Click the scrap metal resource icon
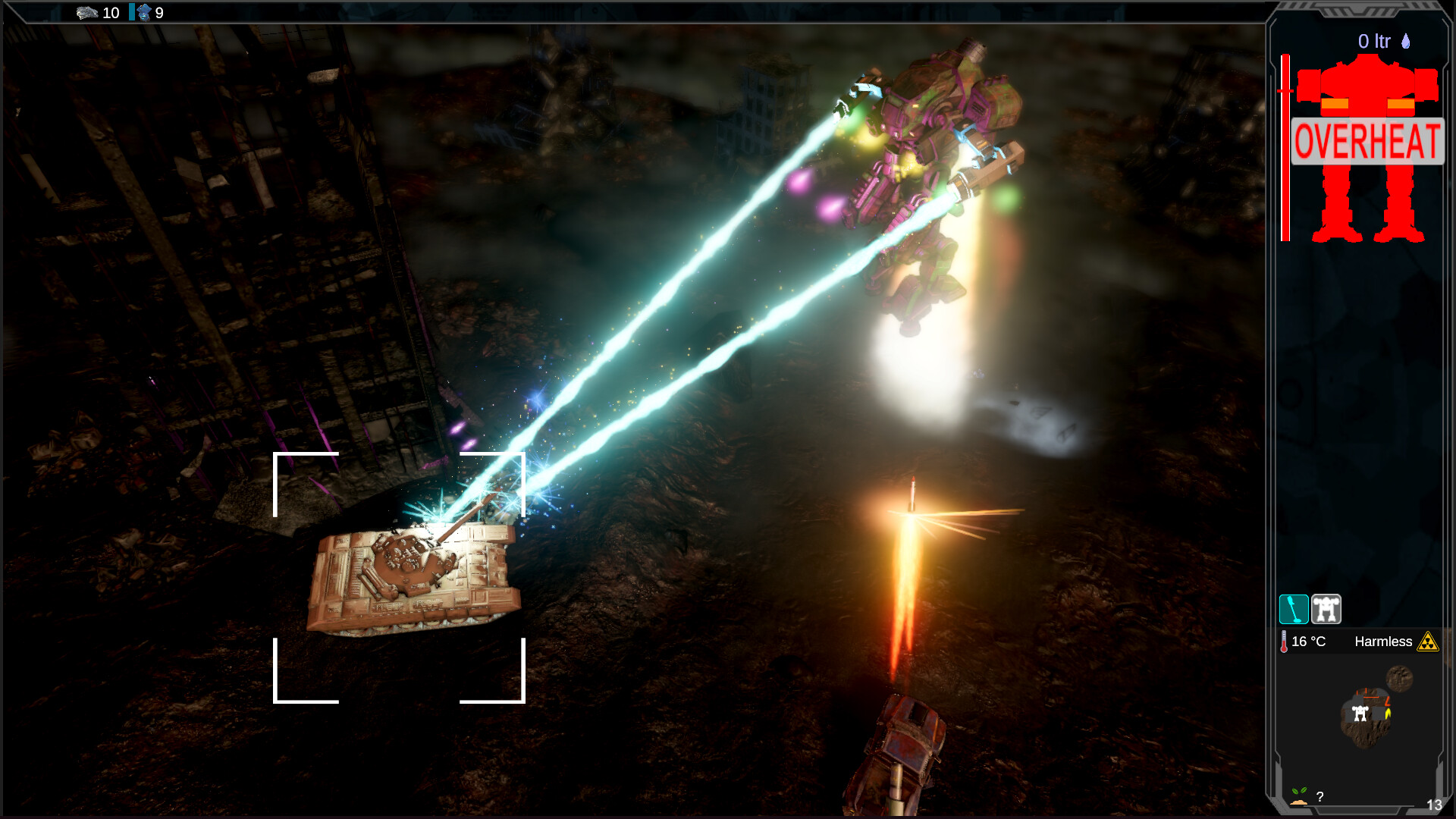The width and height of the screenshot is (1456, 819). 87,13
